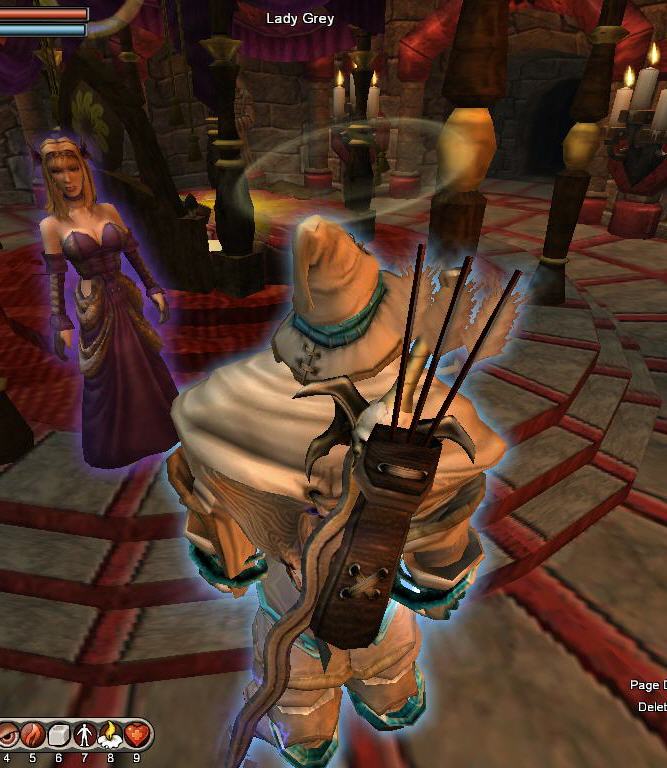Image resolution: width=667 pixels, height=768 pixels.
Task: Cast the yellow flame on cloud ability
Action: [110, 736]
